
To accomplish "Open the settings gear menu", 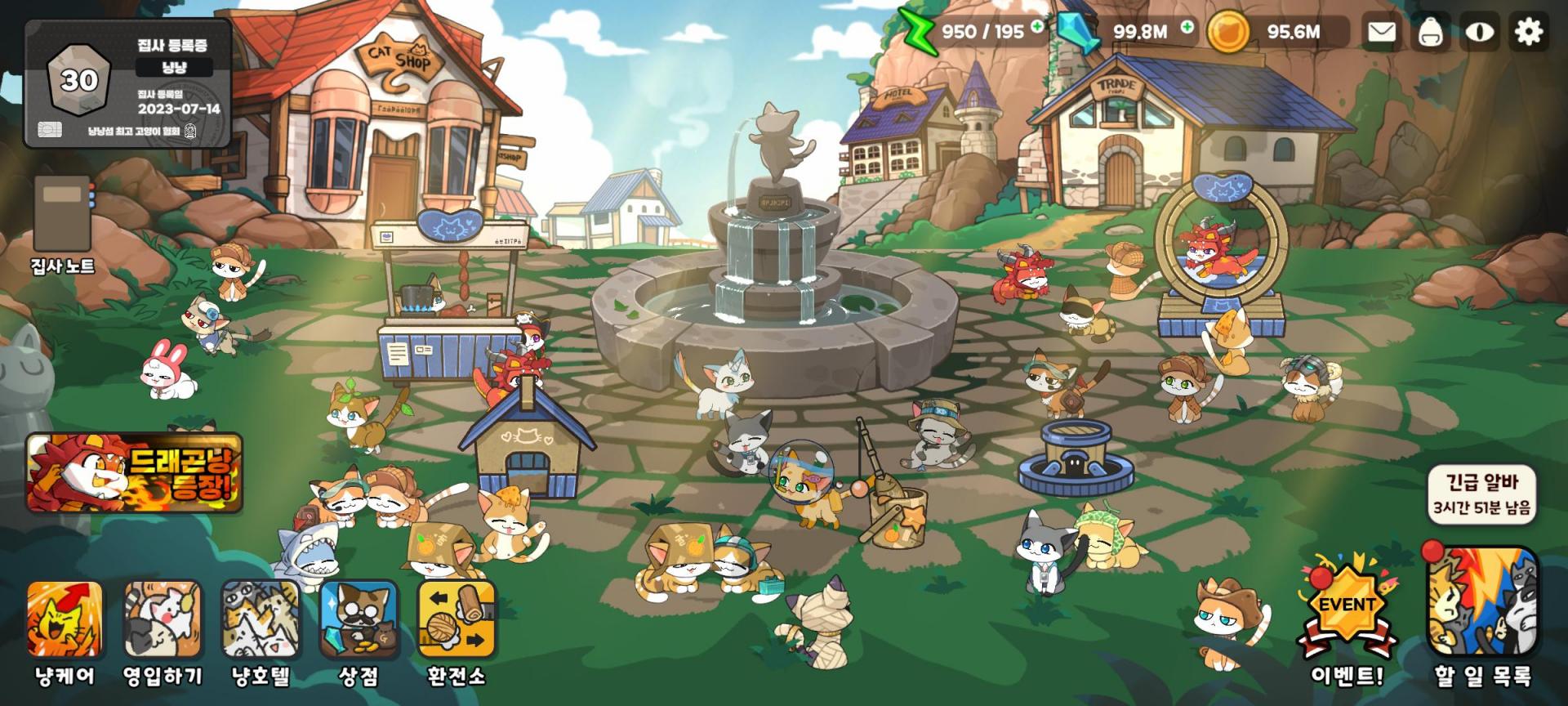I will tap(1529, 32).
